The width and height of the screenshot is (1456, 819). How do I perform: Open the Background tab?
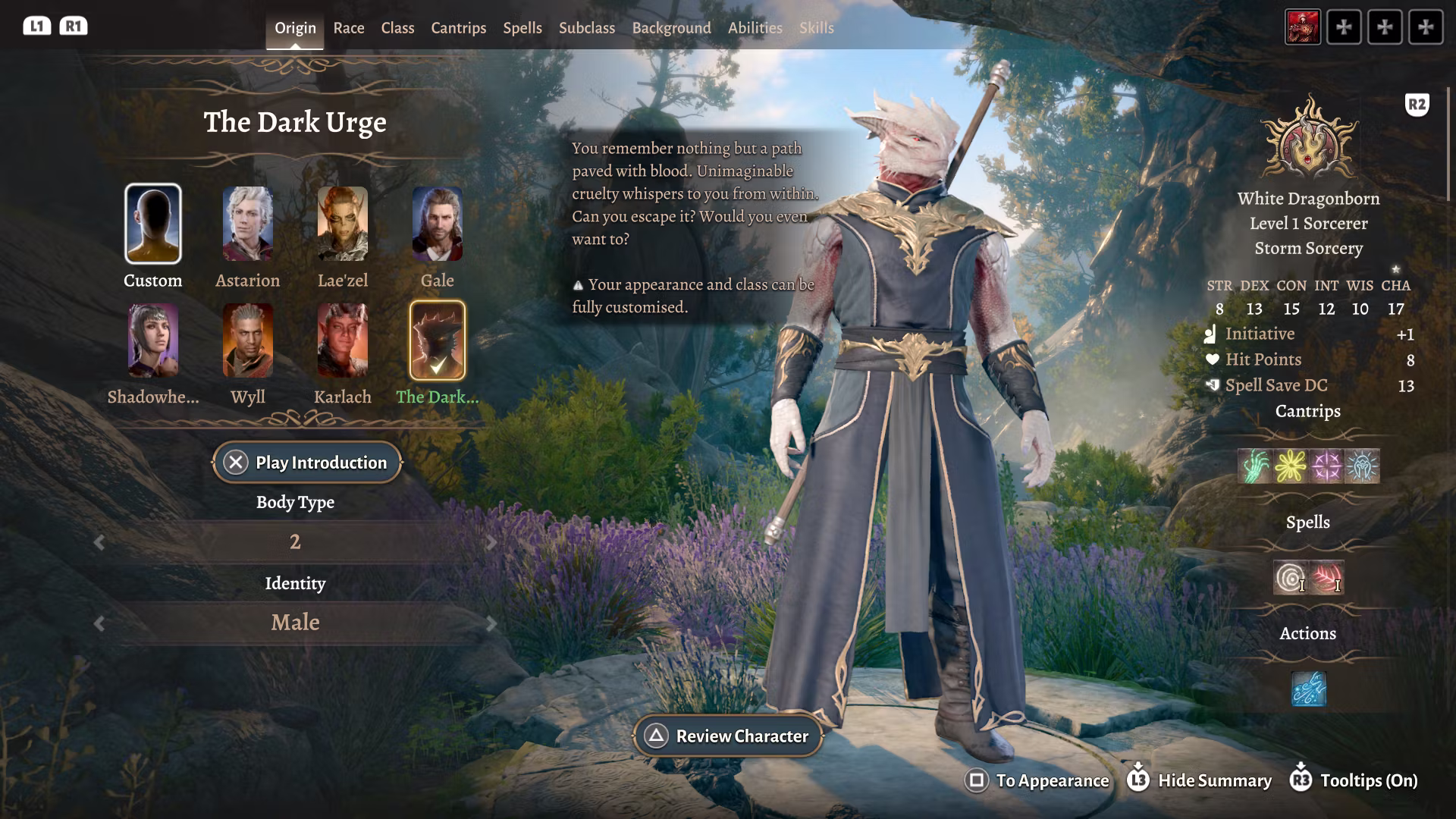click(671, 28)
